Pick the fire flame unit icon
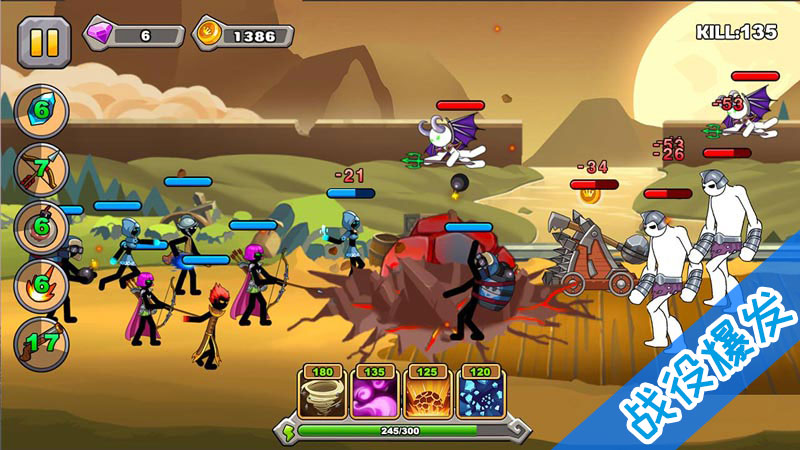 tap(41, 284)
